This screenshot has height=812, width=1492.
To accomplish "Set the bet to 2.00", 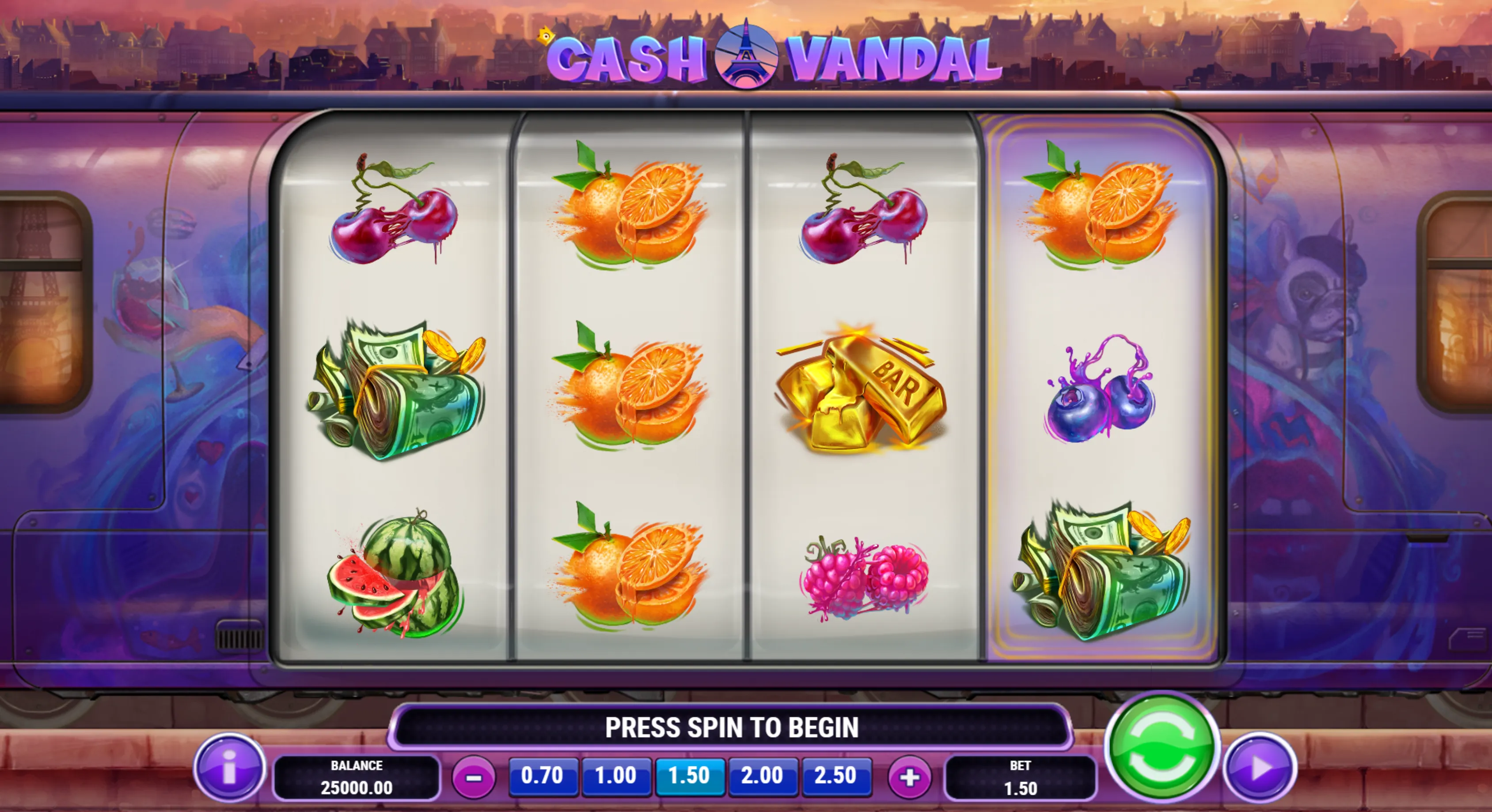I will click(762, 775).
